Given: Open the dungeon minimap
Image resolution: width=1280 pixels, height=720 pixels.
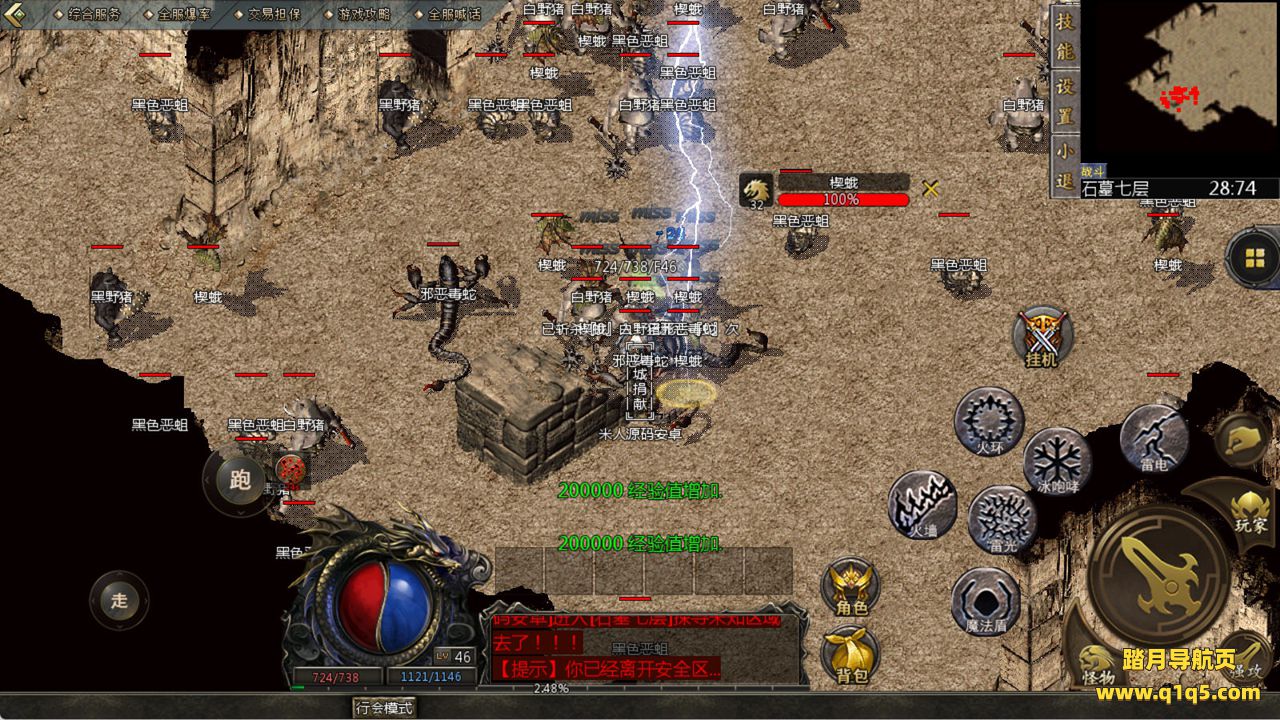Looking at the screenshot, I should pos(1180,88).
